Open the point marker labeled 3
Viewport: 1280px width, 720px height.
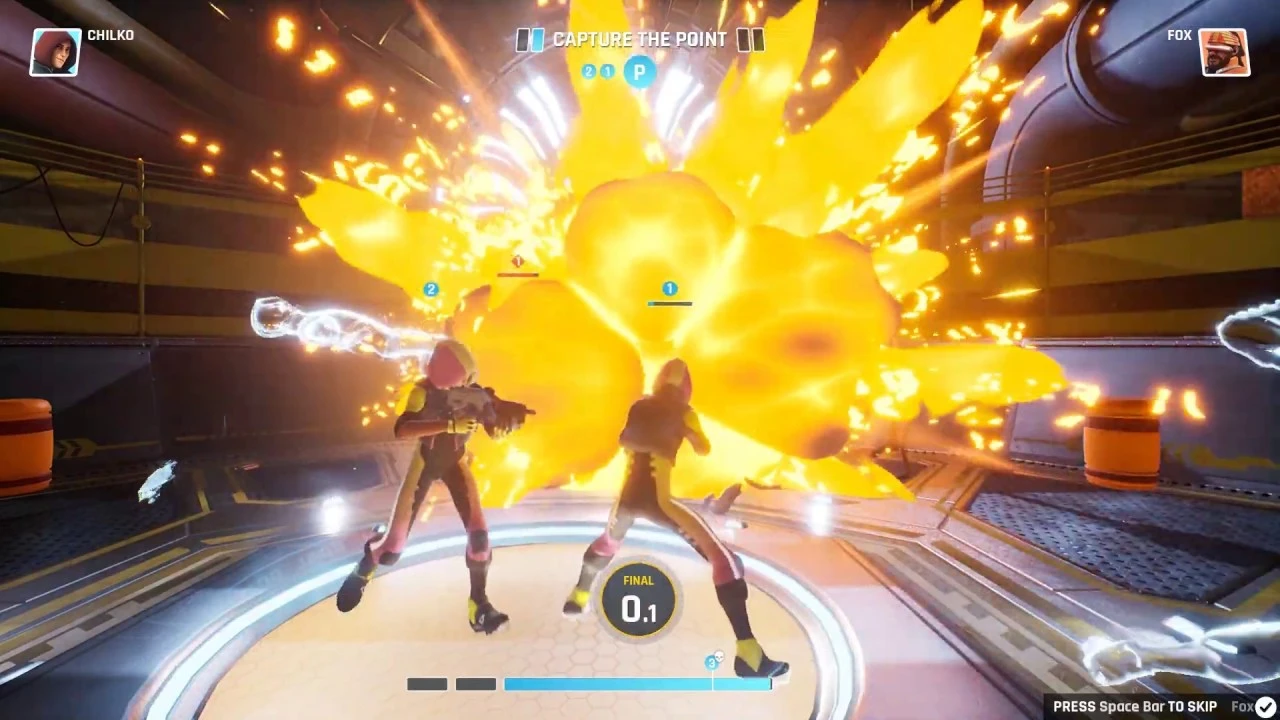(x=712, y=662)
